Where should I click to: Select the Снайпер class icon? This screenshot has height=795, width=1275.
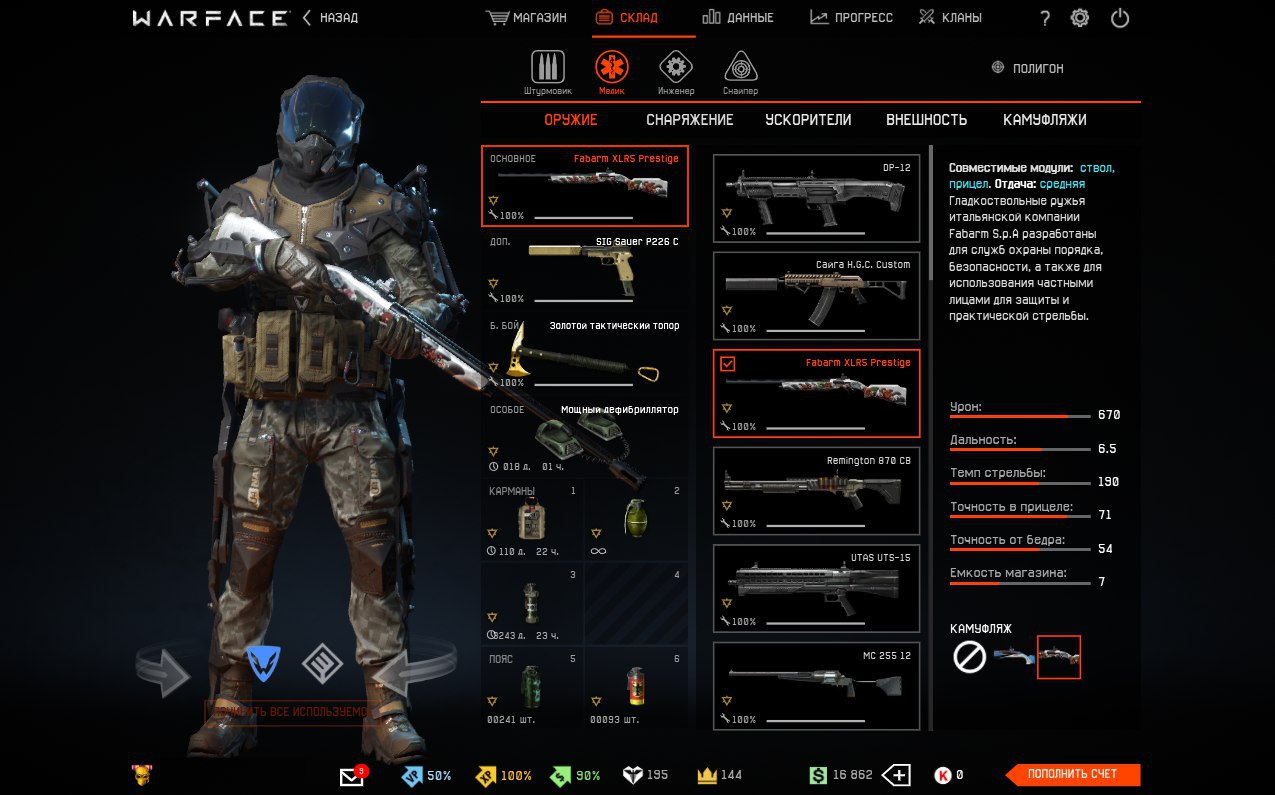pyautogui.click(x=741, y=68)
